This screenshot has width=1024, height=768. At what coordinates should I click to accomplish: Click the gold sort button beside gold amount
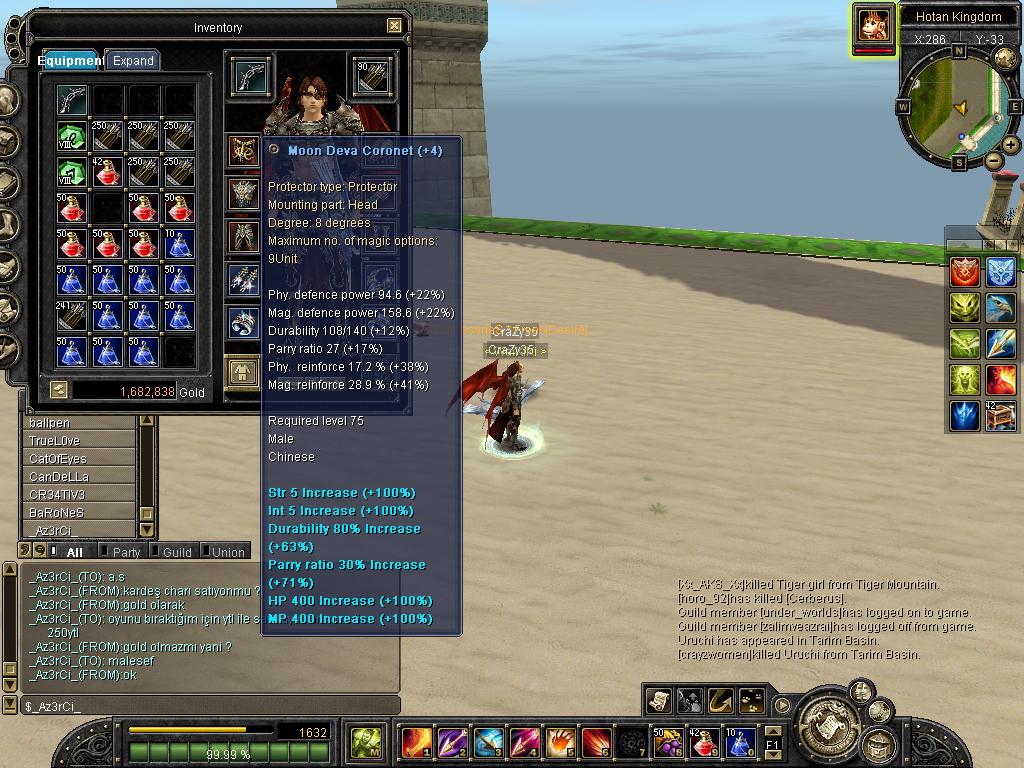pyautogui.click(x=59, y=391)
